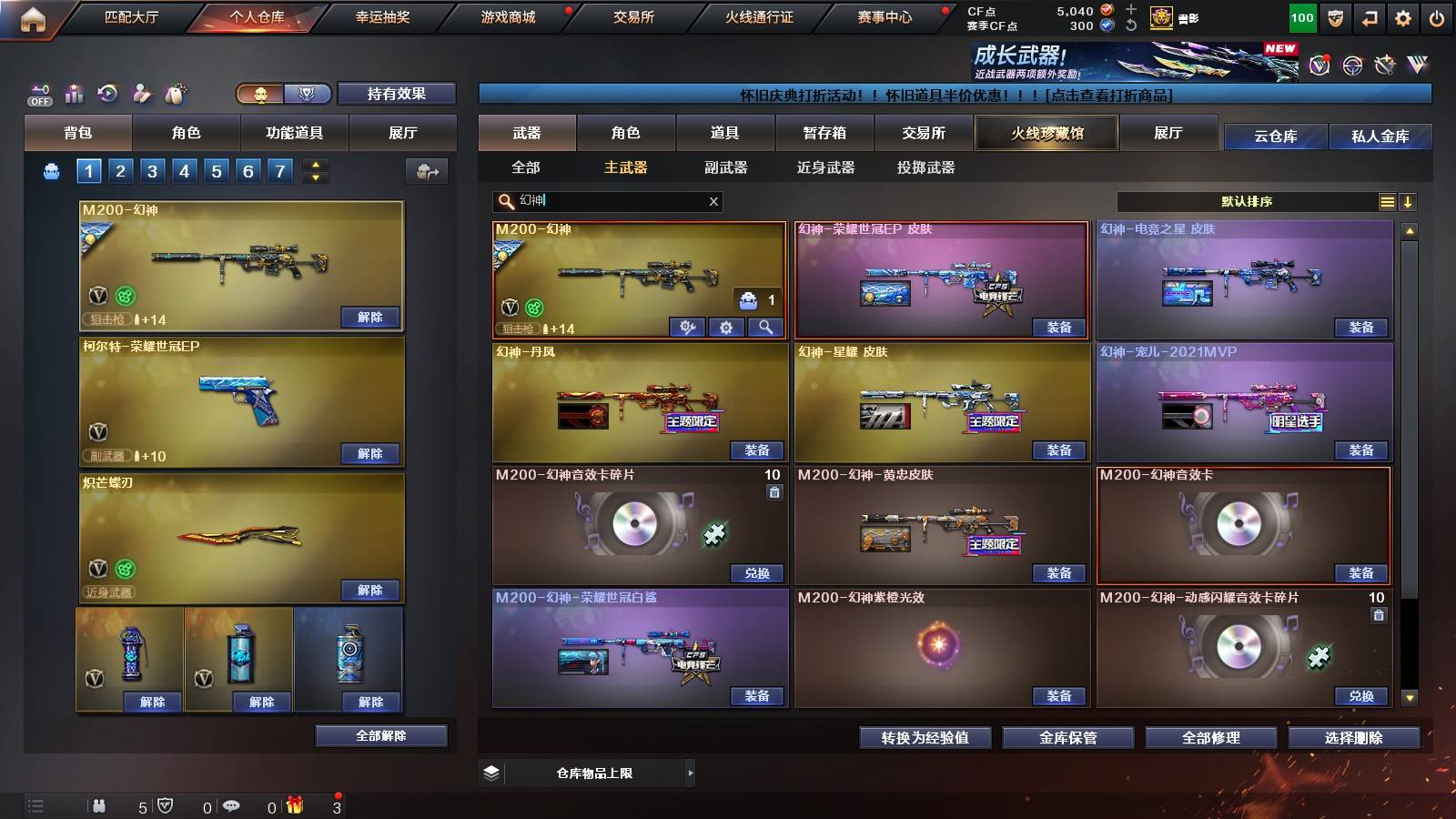Screen dimensions: 1456x819
Task: Toggle the OFF key switch above inventory
Action: 40,93
